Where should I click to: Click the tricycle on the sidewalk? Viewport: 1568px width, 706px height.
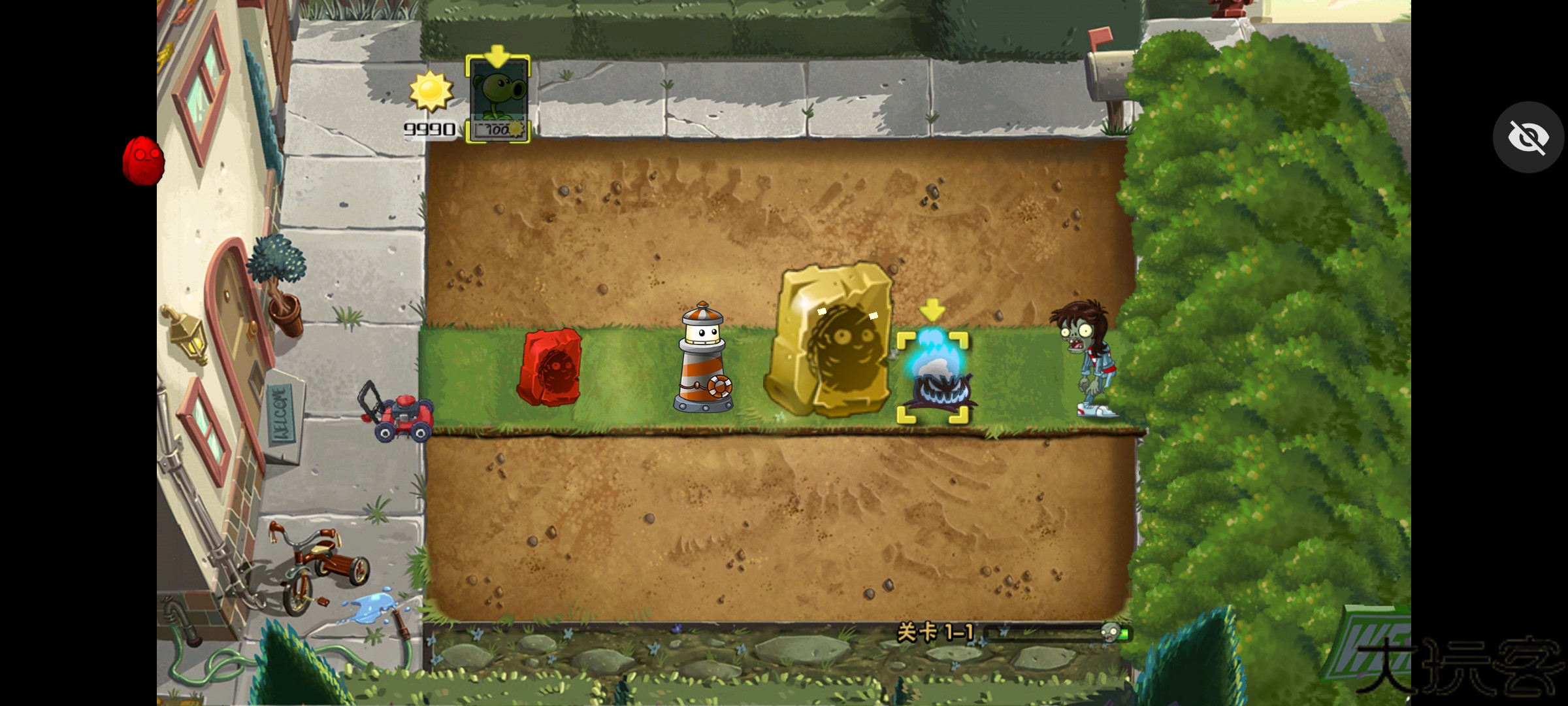coord(314,562)
